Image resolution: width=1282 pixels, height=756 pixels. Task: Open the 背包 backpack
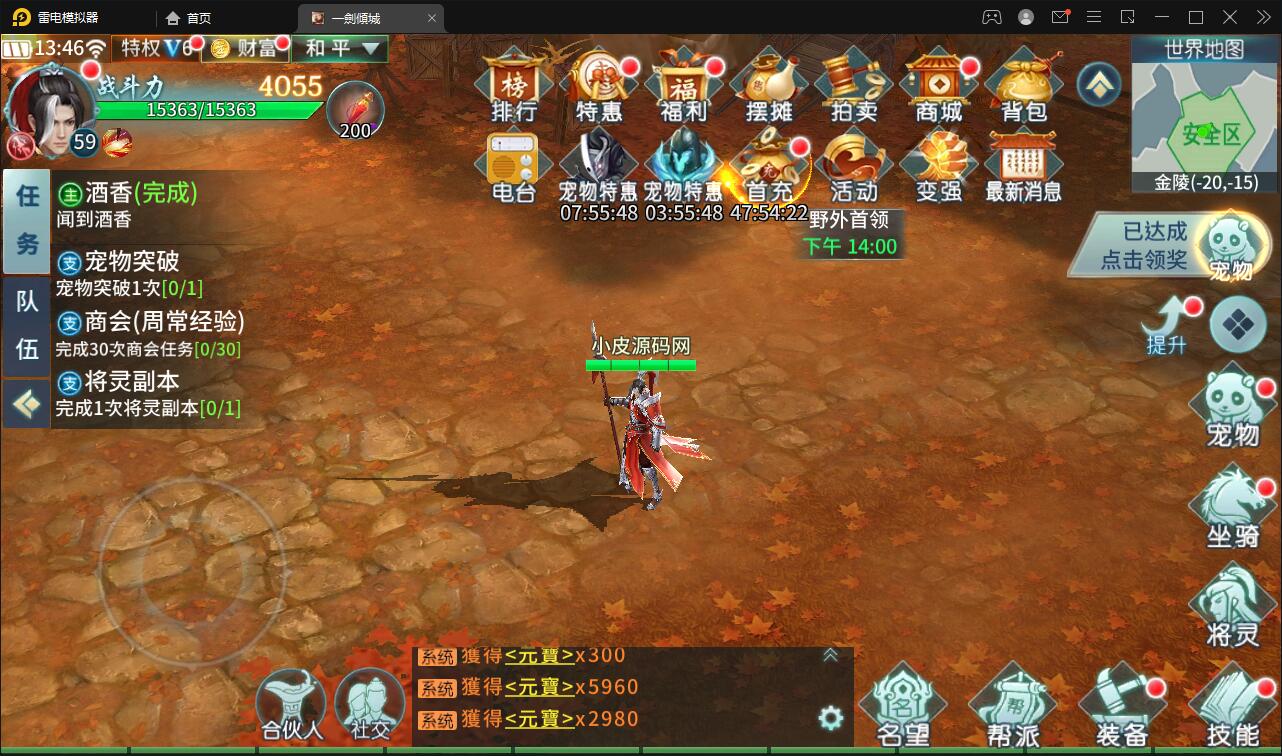click(x=1023, y=86)
